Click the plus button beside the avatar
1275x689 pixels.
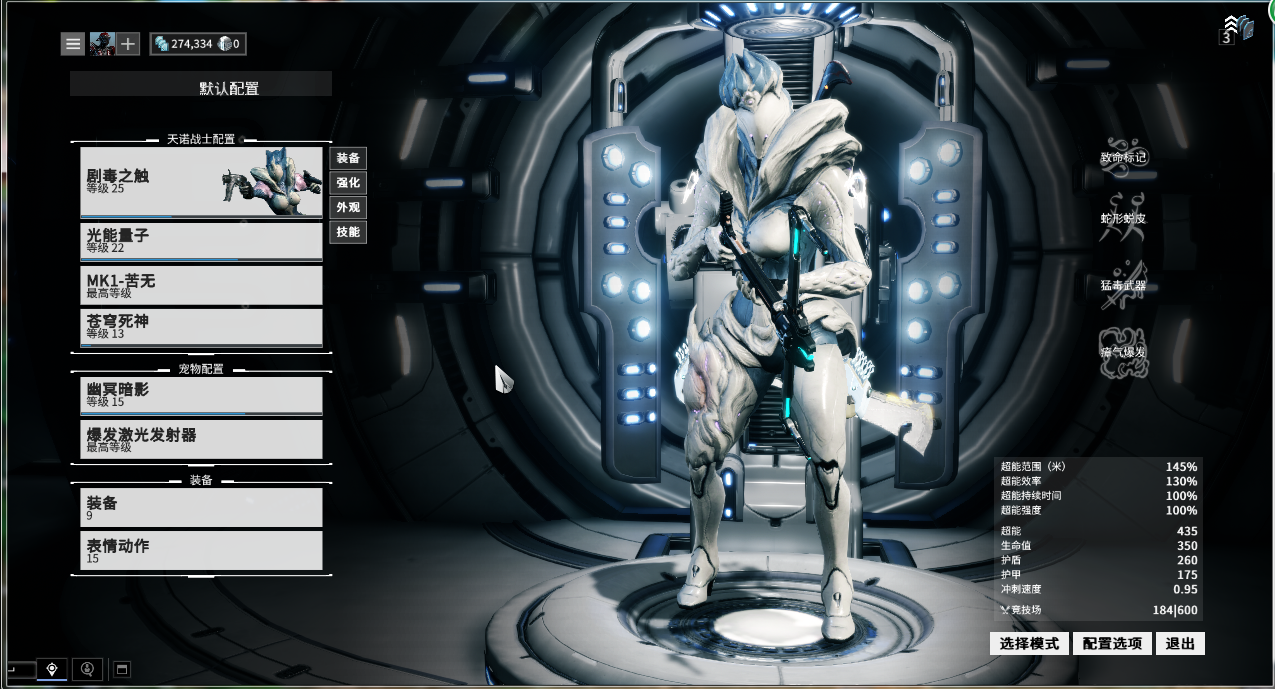coord(128,44)
